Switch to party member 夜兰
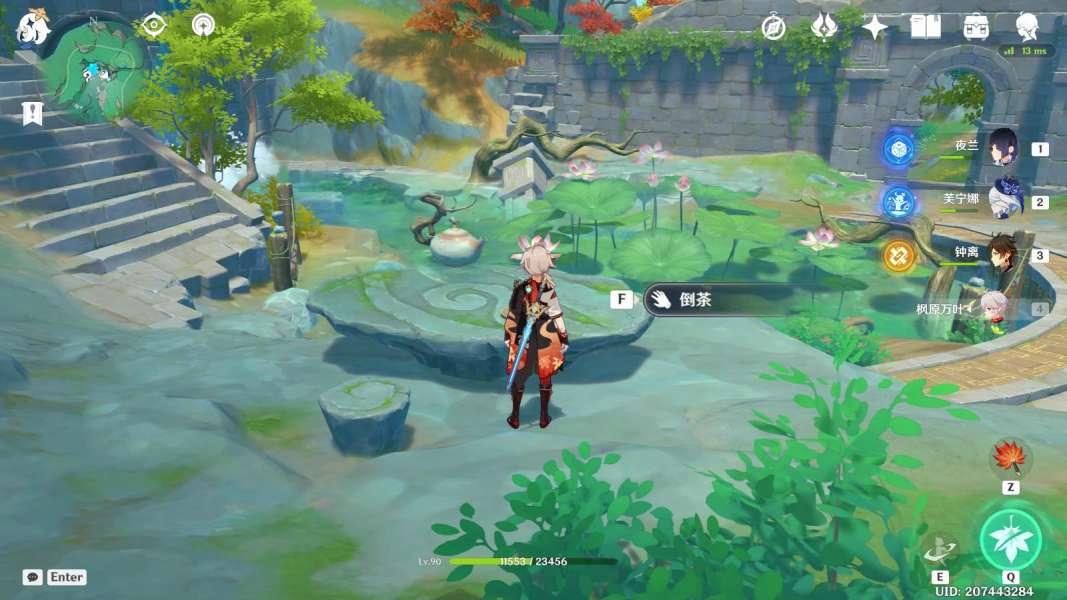1067x600 pixels. pyautogui.click(x=1002, y=148)
